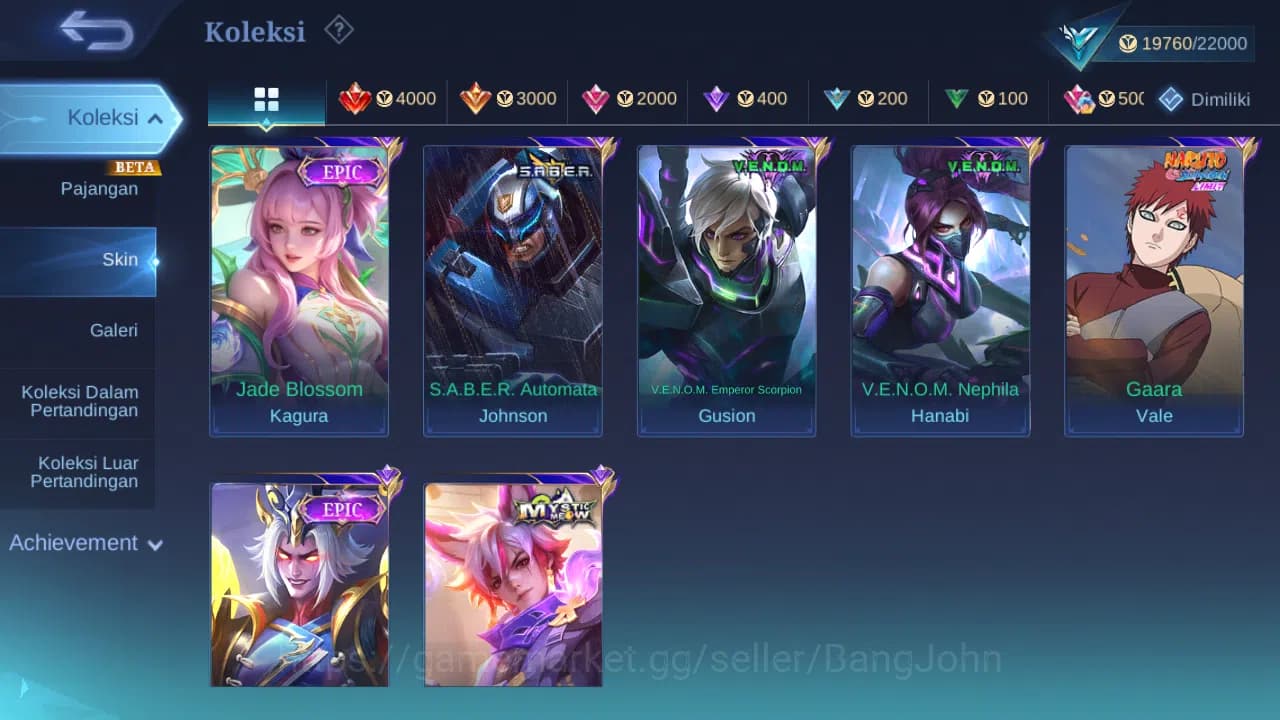
Task: Open the help question-mark icon beside Koleksi
Action: tap(339, 30)
